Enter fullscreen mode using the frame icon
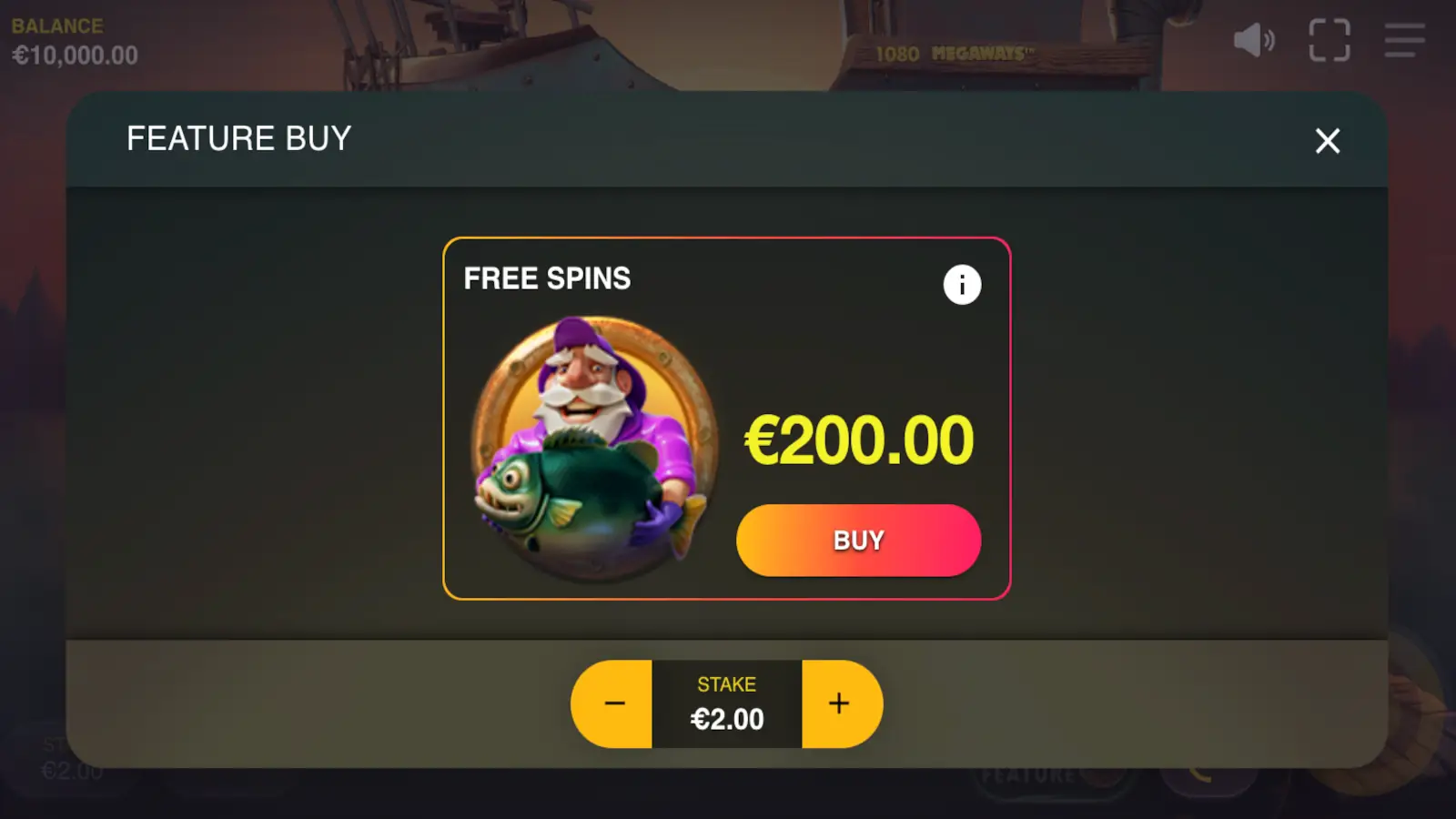 coord(1329,40)
